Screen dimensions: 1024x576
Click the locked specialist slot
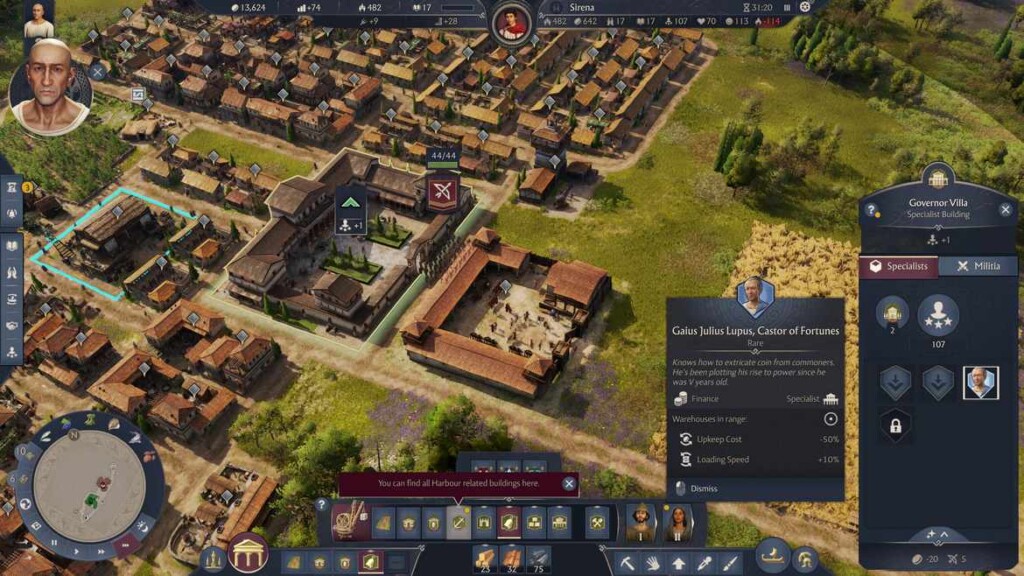[895, 426]
